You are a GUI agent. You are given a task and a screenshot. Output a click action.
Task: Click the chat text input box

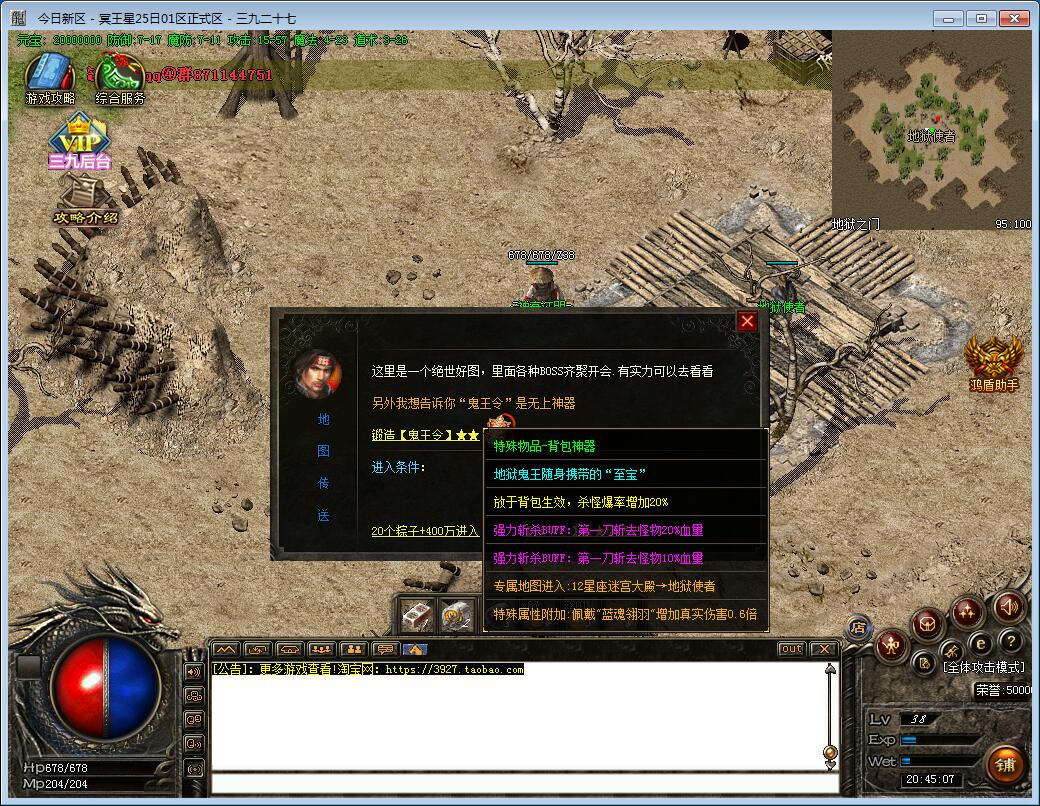[x=520, y=783]
